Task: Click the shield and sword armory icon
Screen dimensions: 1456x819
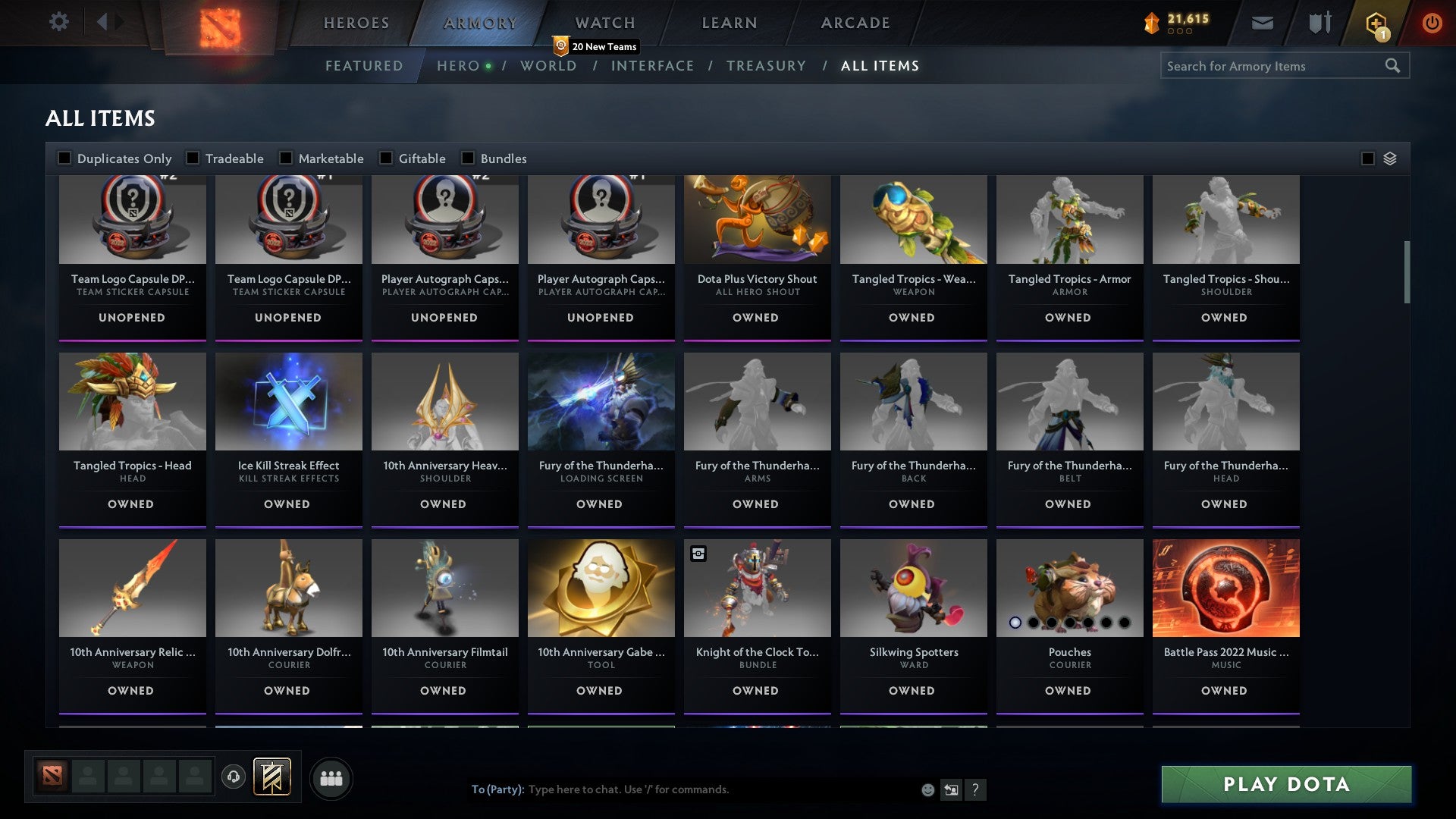Action: pyautogui.click(x=1319, y=23)
